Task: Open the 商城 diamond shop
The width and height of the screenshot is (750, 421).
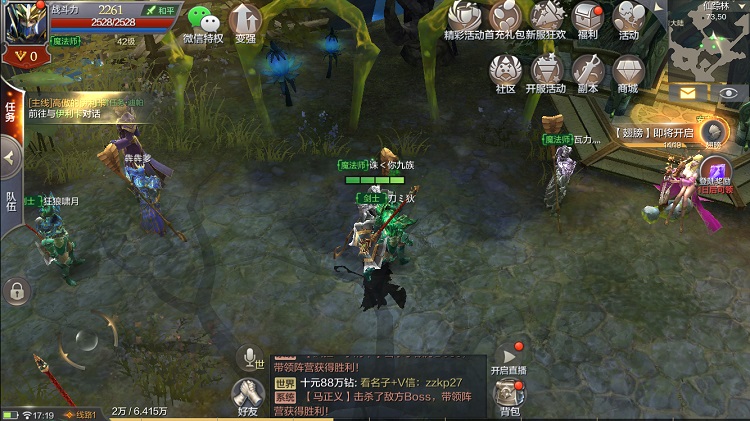Action: point(627,72)
